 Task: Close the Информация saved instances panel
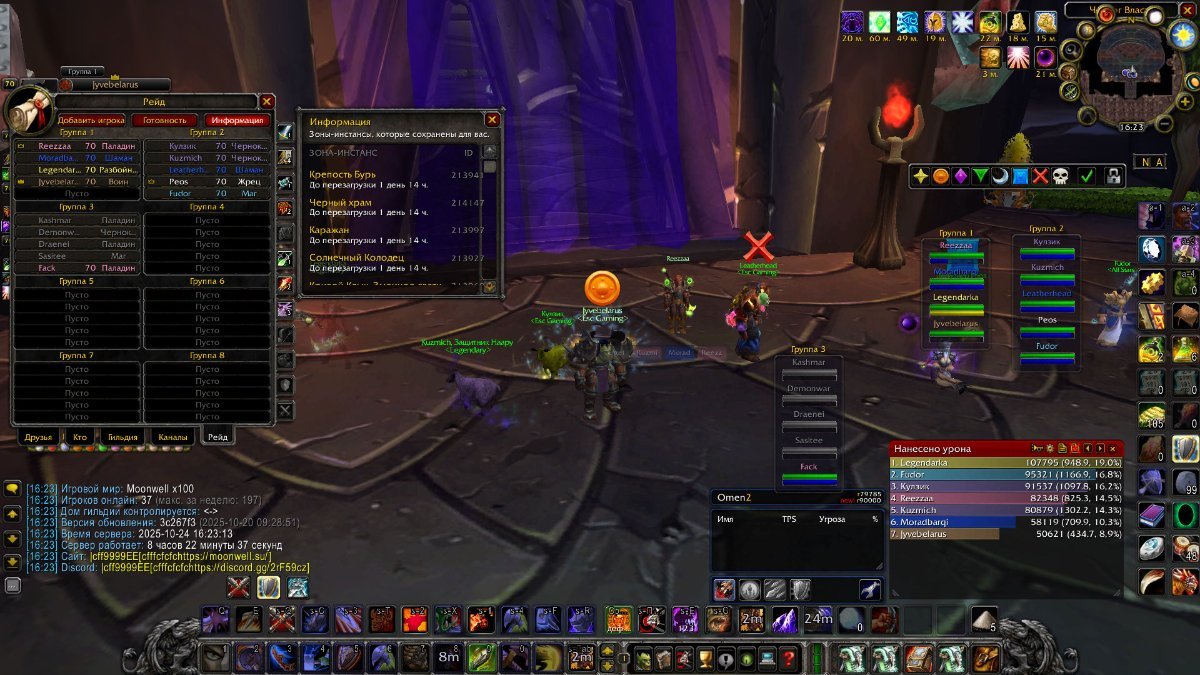(x=491, y=119)
